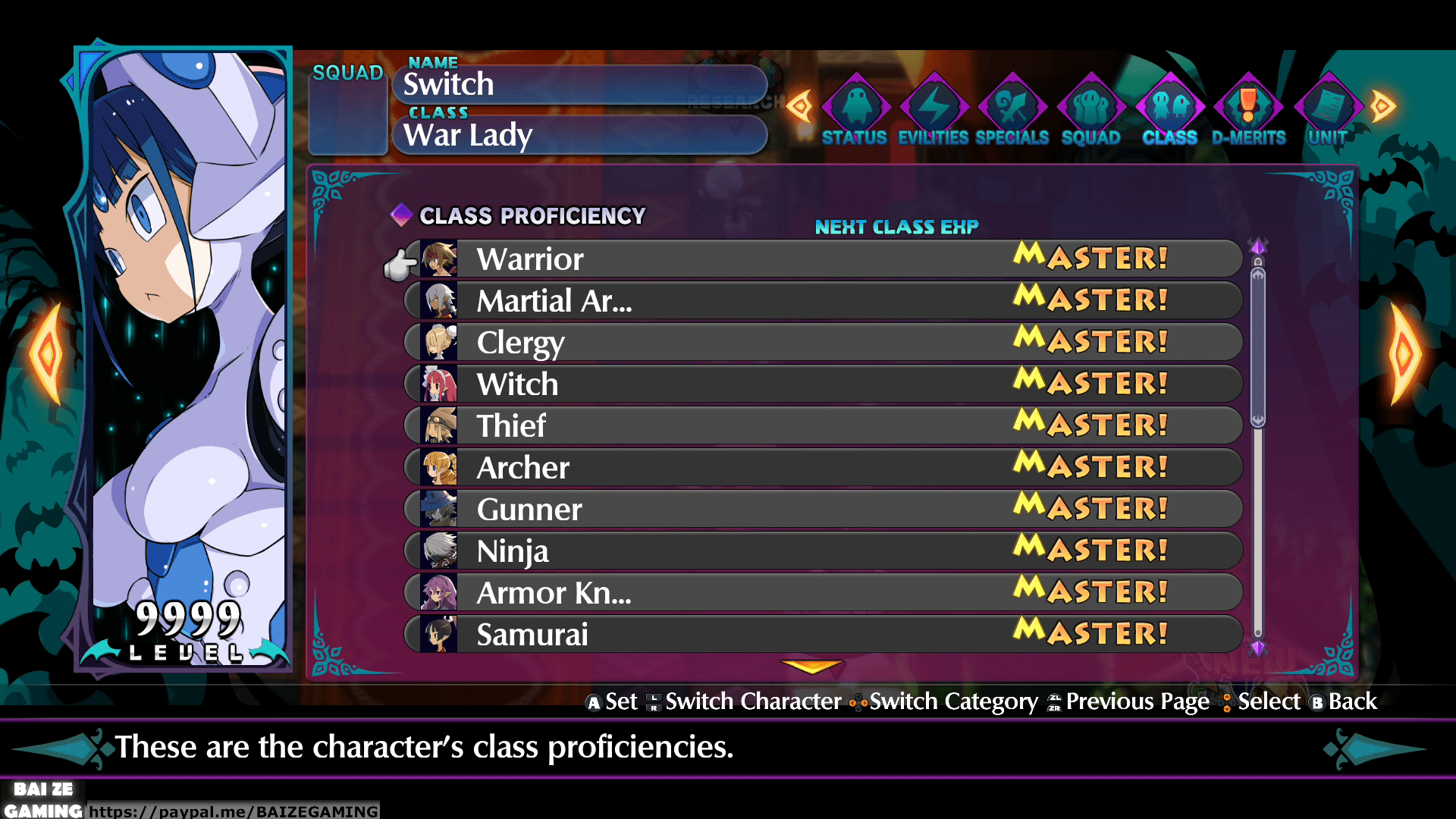Screen dimensions: 1456x819
Task: Select the Thief class entry
Action: pos(823,426)
